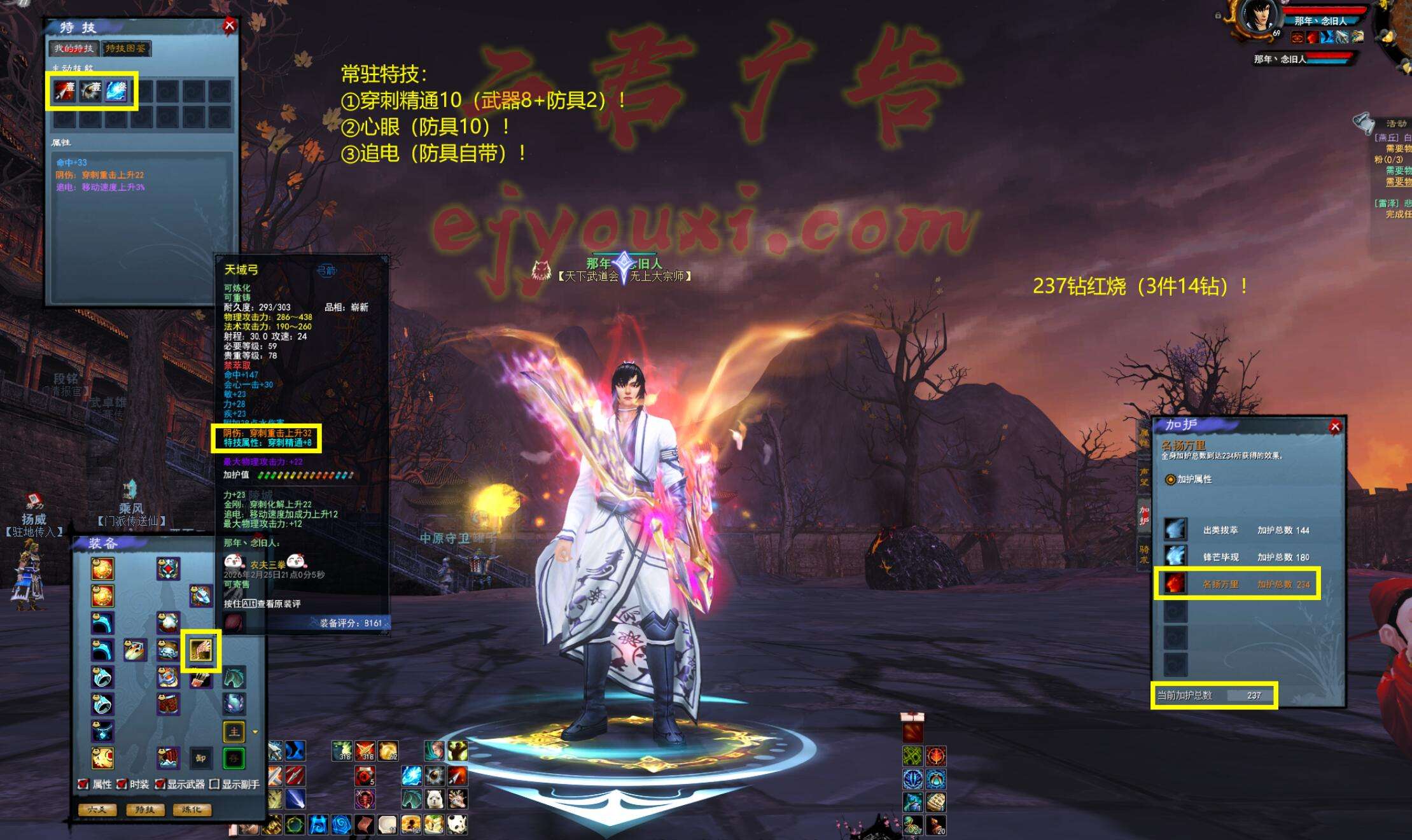The width and height of the screenshot is (1412, 840).
Task: Toggle the 时装 fashion checkbox
Action: point(122,784)
